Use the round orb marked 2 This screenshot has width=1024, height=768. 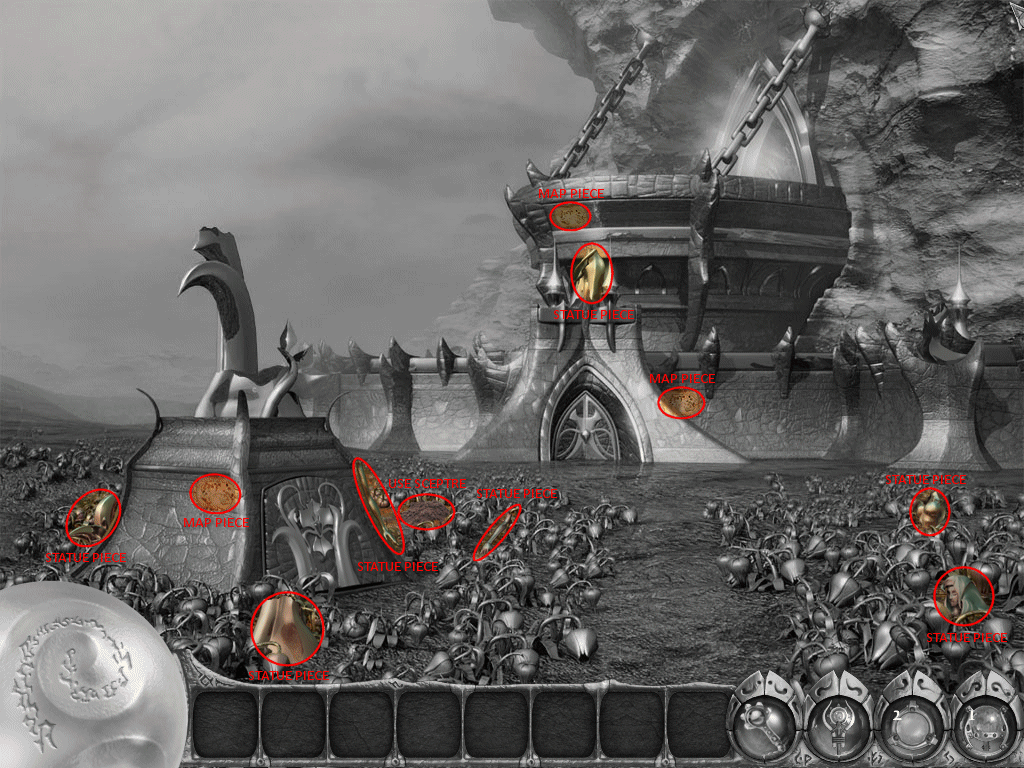pyautogui.click(x=910, y=724)
